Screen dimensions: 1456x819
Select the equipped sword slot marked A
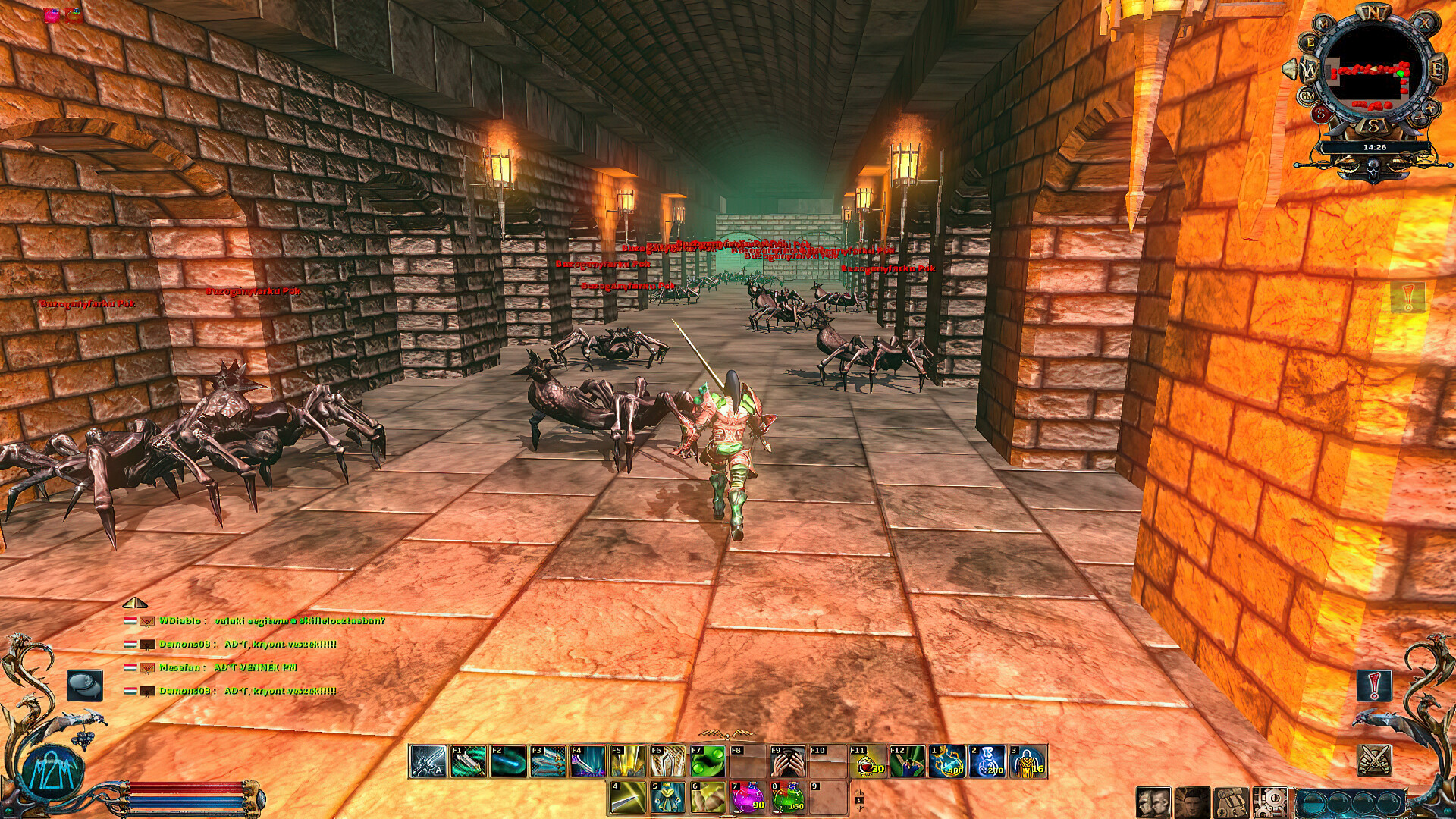tap(426, 764)
